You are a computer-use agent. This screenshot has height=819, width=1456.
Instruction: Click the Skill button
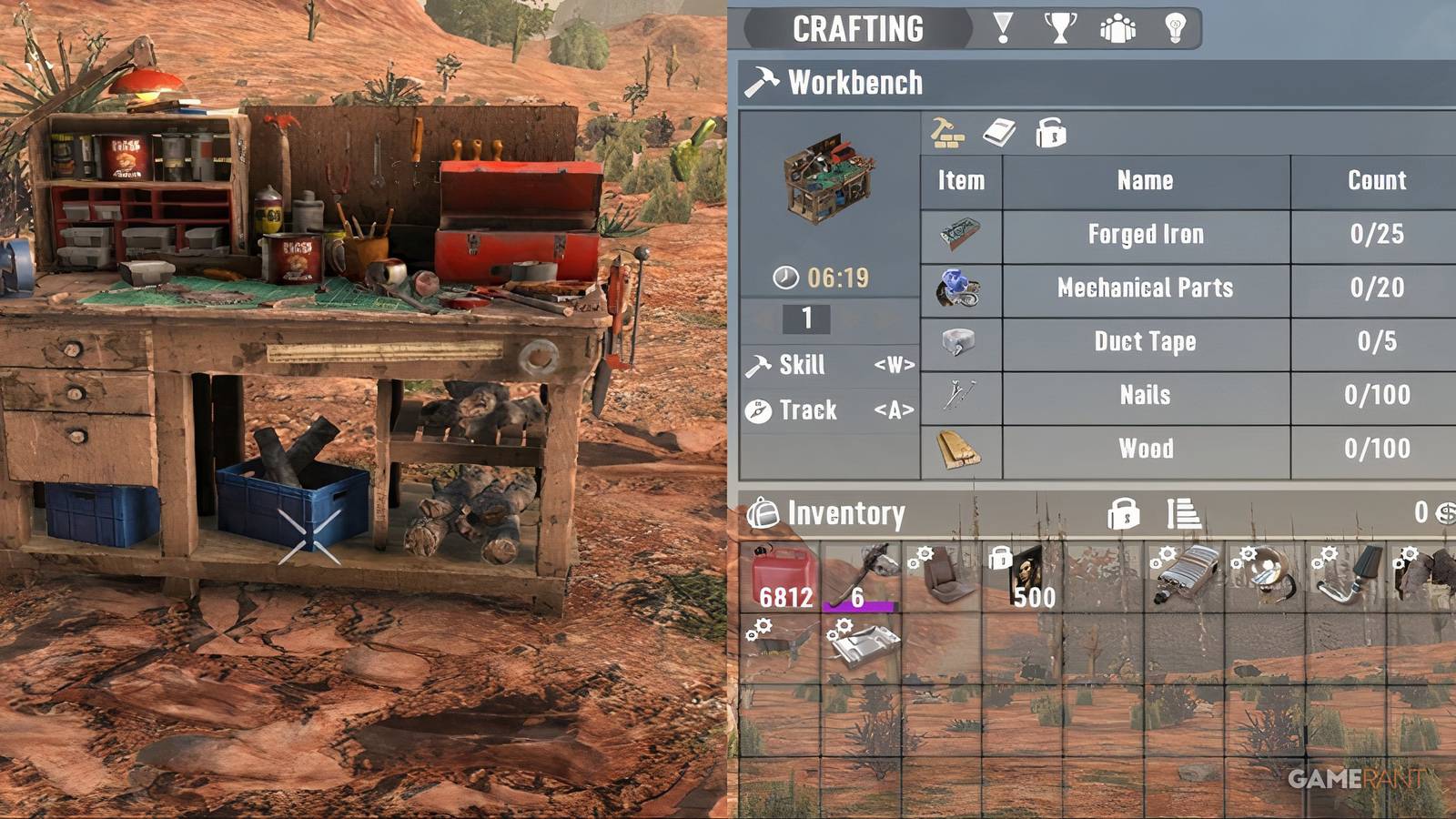pyautogui.click(x=804, y=365)
